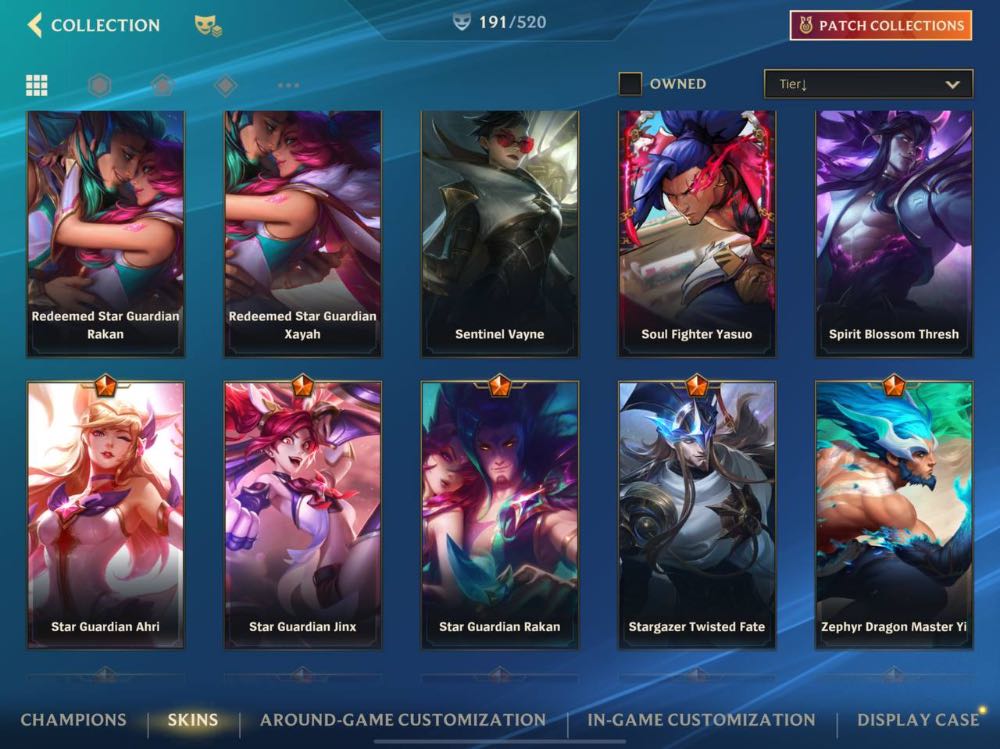Image resolution: width=1000 pixels, height=749 pixels.
Task: Select Redeemed Star Guardian Xayah skin
Action: (x=303, y=233)
